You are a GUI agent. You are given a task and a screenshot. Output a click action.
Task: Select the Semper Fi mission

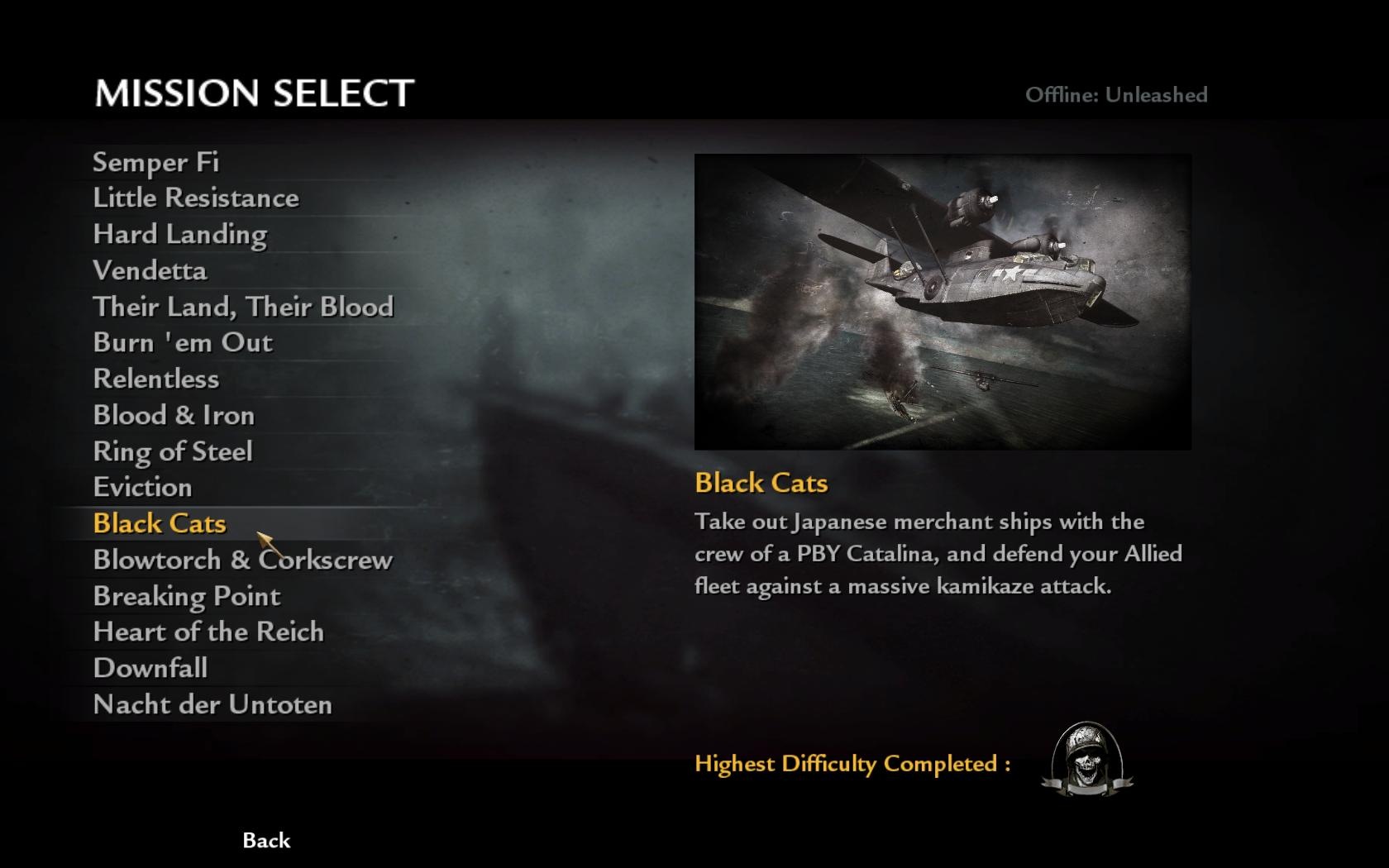pos(155,162)
